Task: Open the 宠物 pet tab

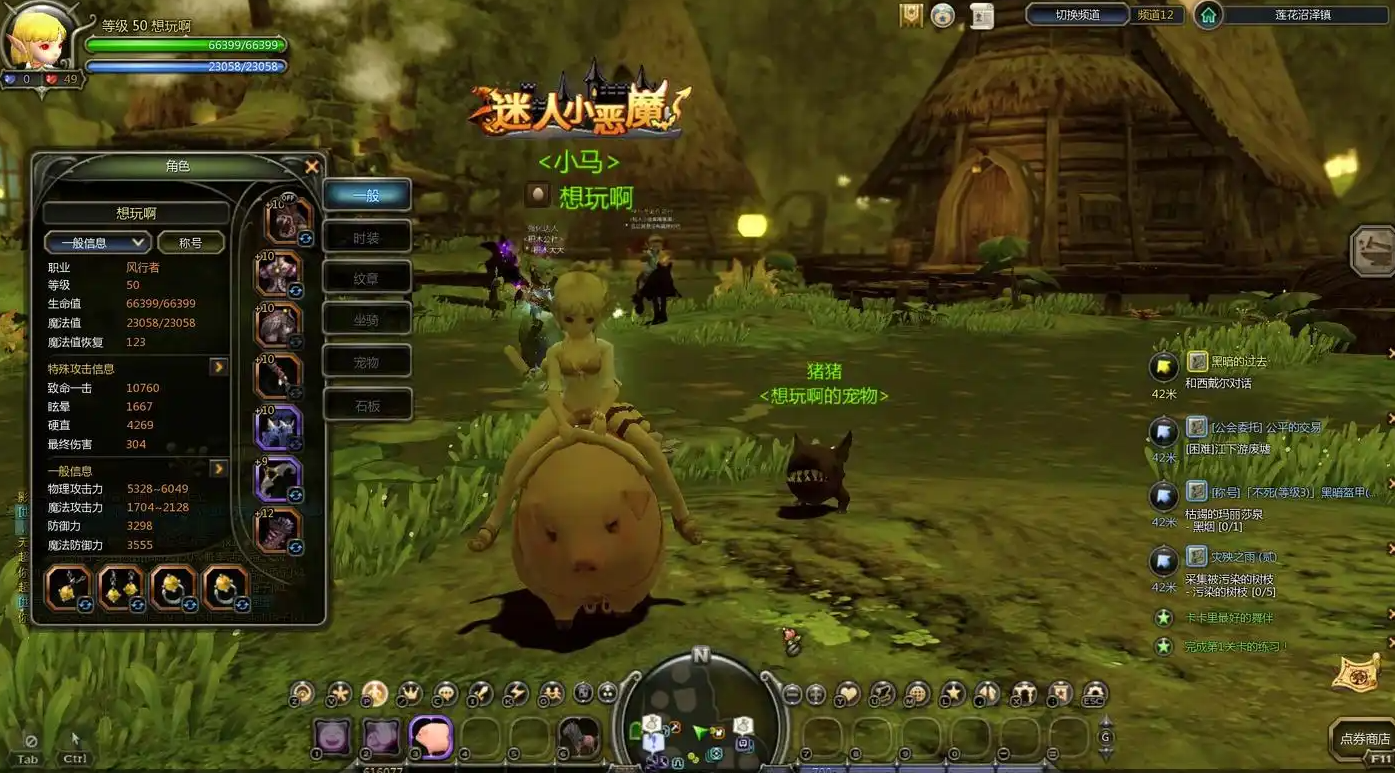Action: 367,362
